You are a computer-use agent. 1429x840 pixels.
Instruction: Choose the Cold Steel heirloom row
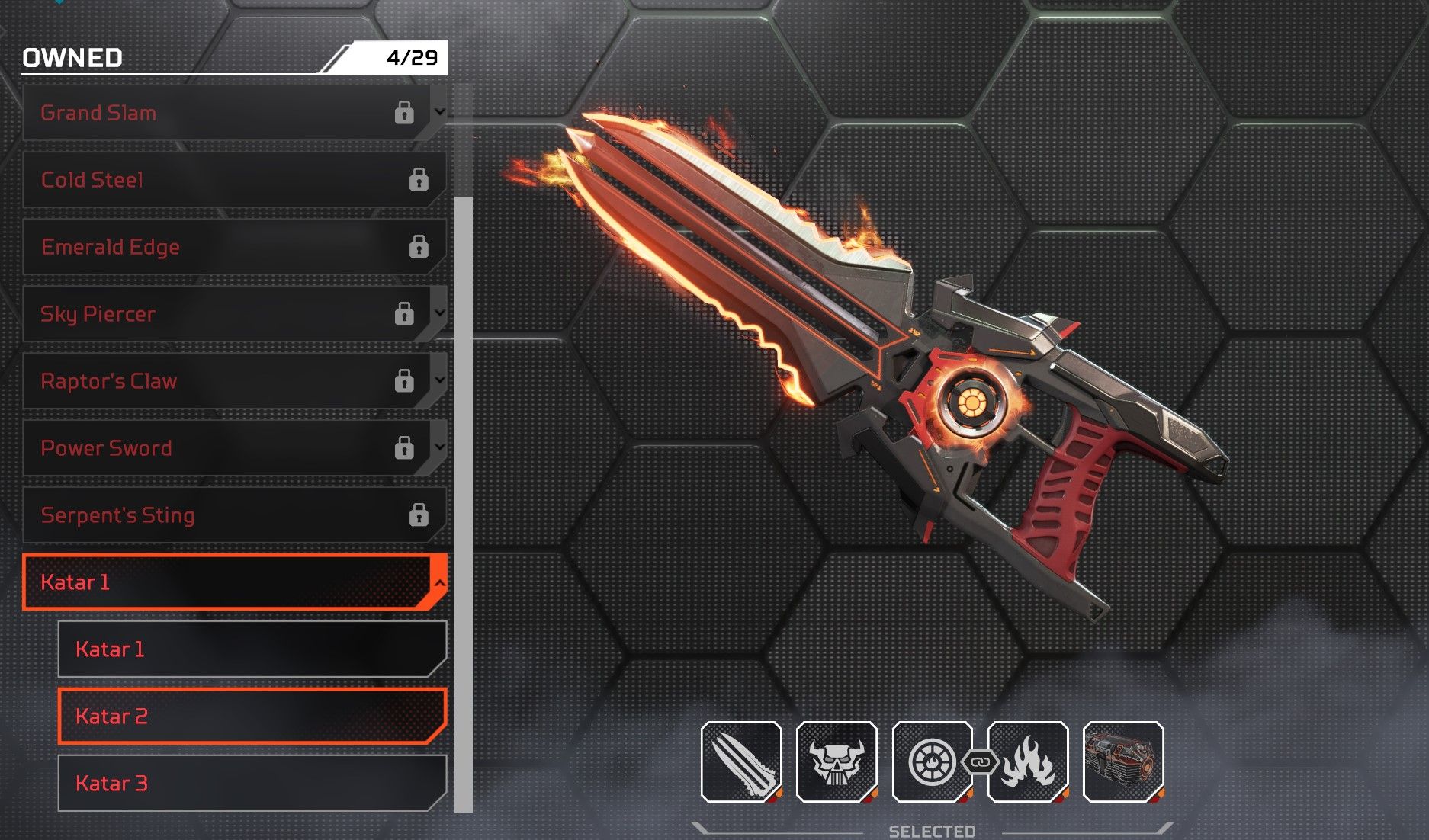(x=229, y=180)
